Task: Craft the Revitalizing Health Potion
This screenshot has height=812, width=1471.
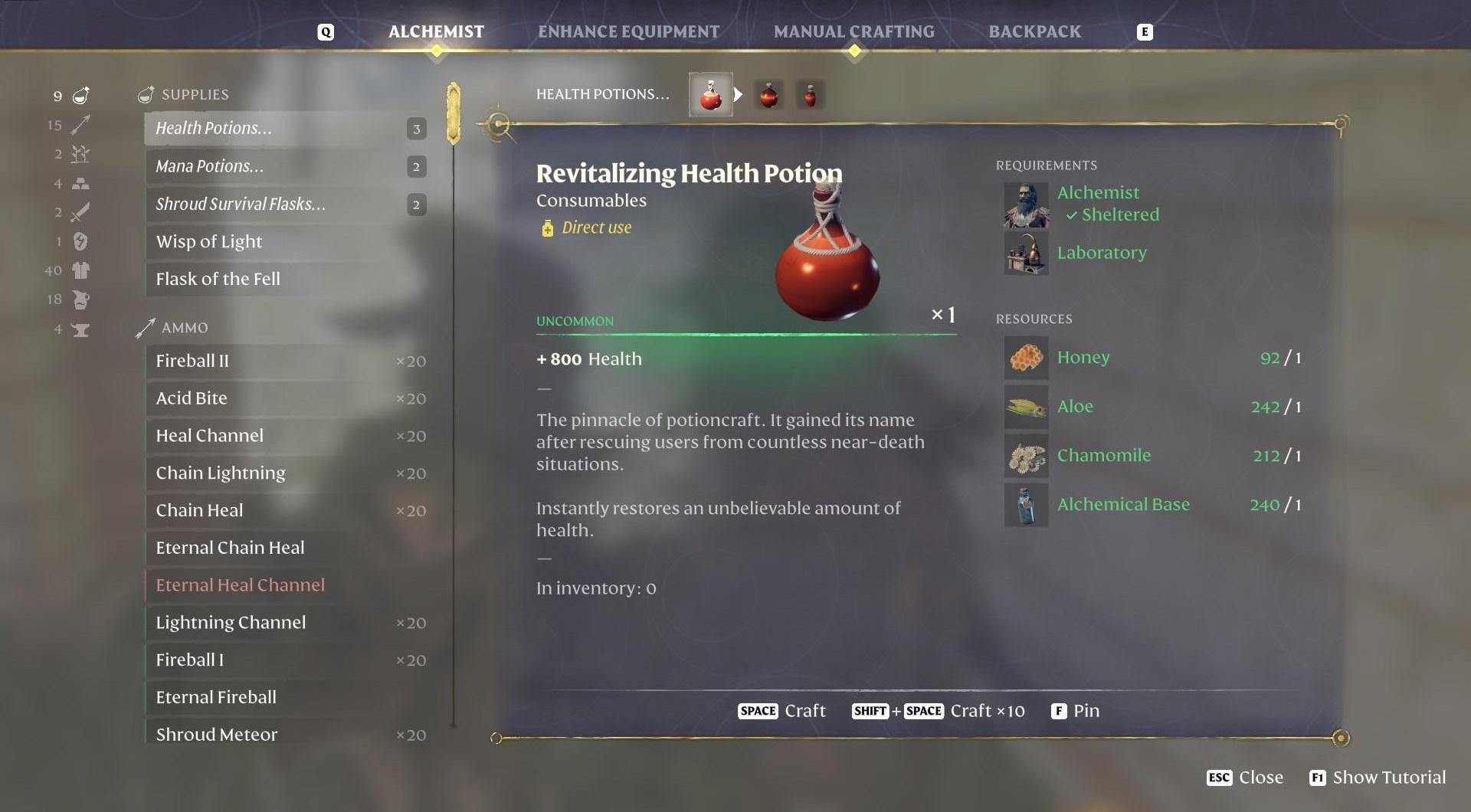Action: (x=782, y=711)
